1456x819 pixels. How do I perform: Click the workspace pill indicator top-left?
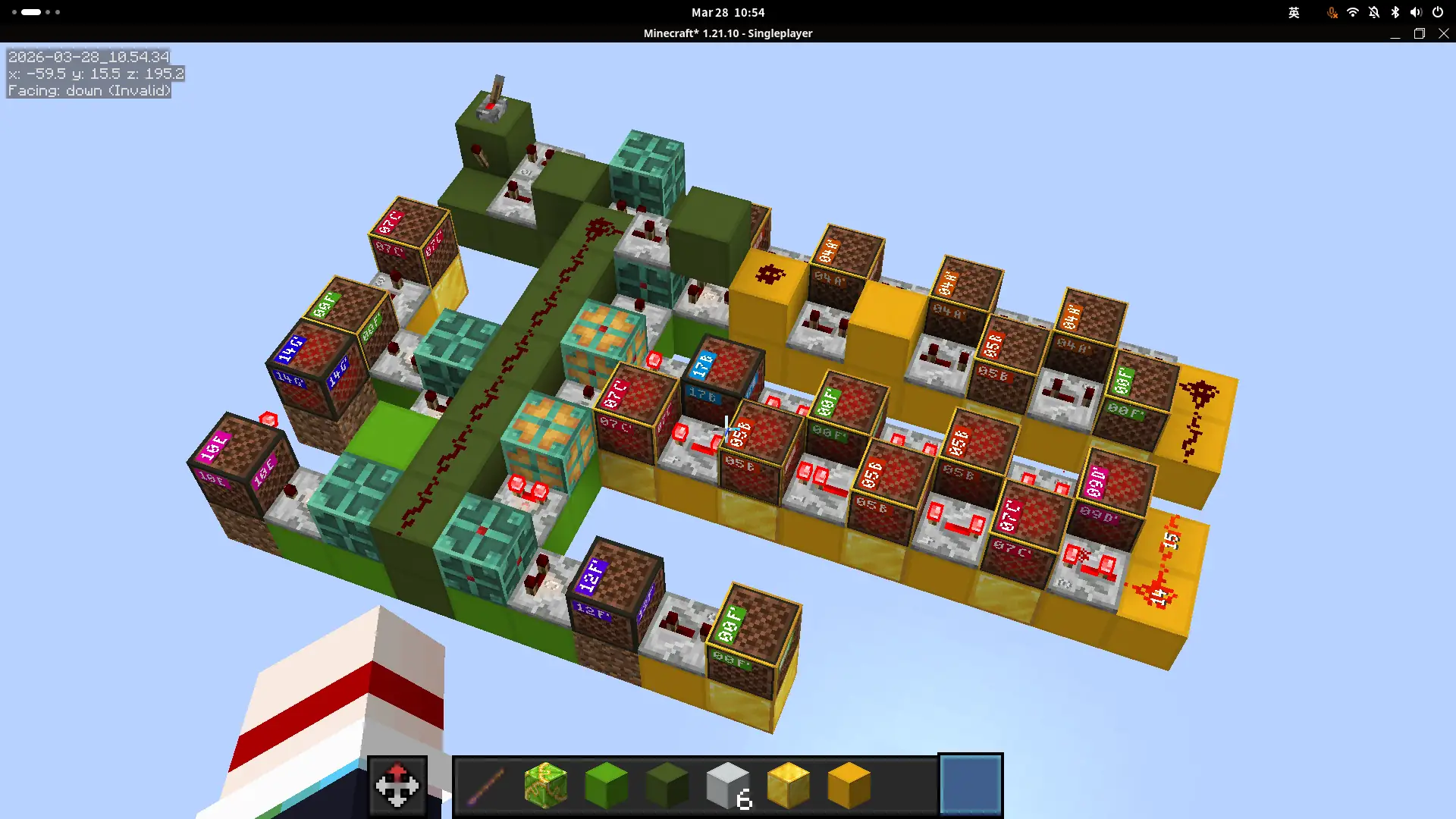pyautogui.click(x=30, y=12)
